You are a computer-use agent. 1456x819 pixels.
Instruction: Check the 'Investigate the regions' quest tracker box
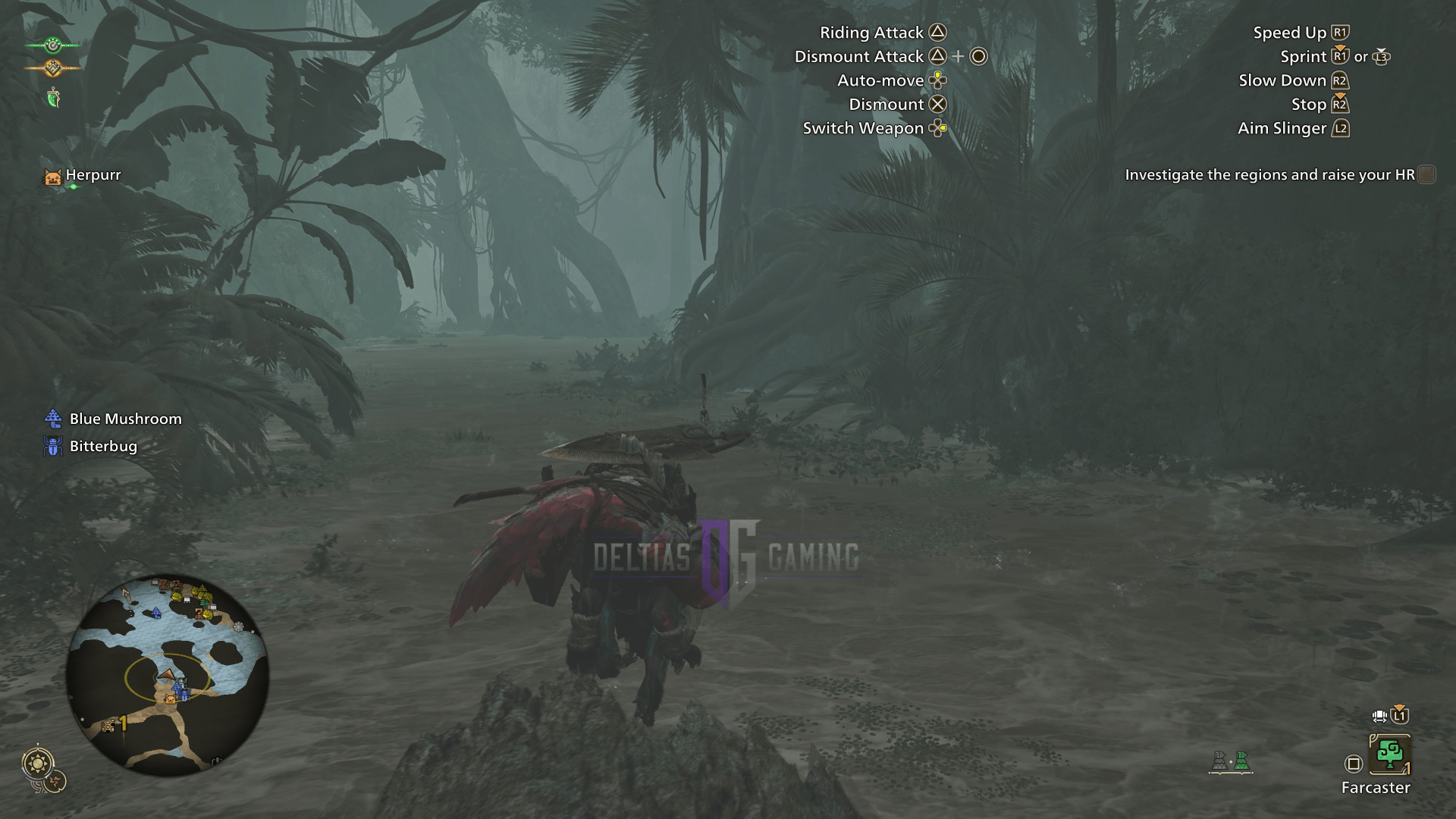(x=1426, y=174)
